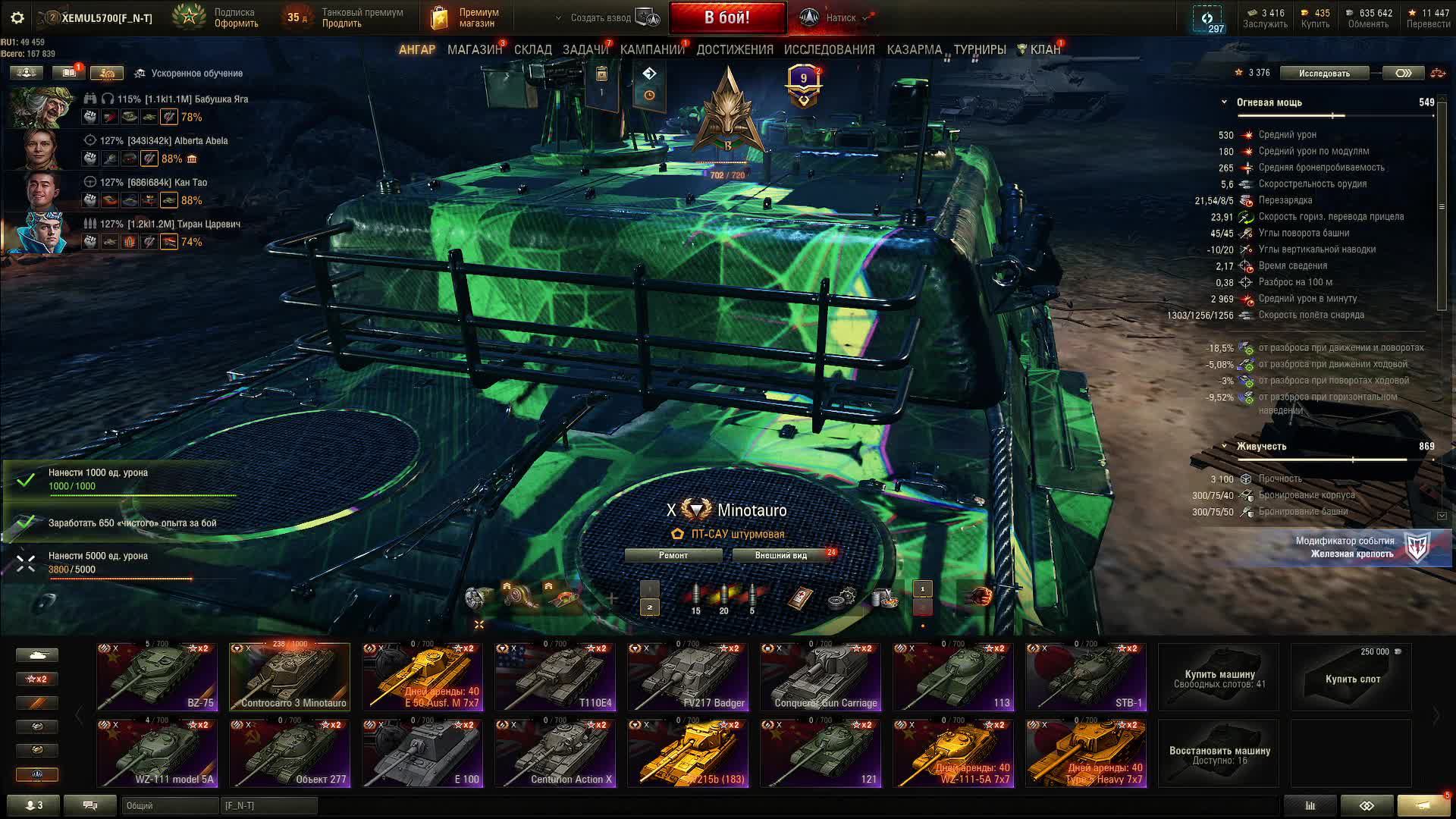The height and width of the screenshot is (819, 1456).
Task: Open the СКЛАД tab
Action: click(x=533, y=49)
